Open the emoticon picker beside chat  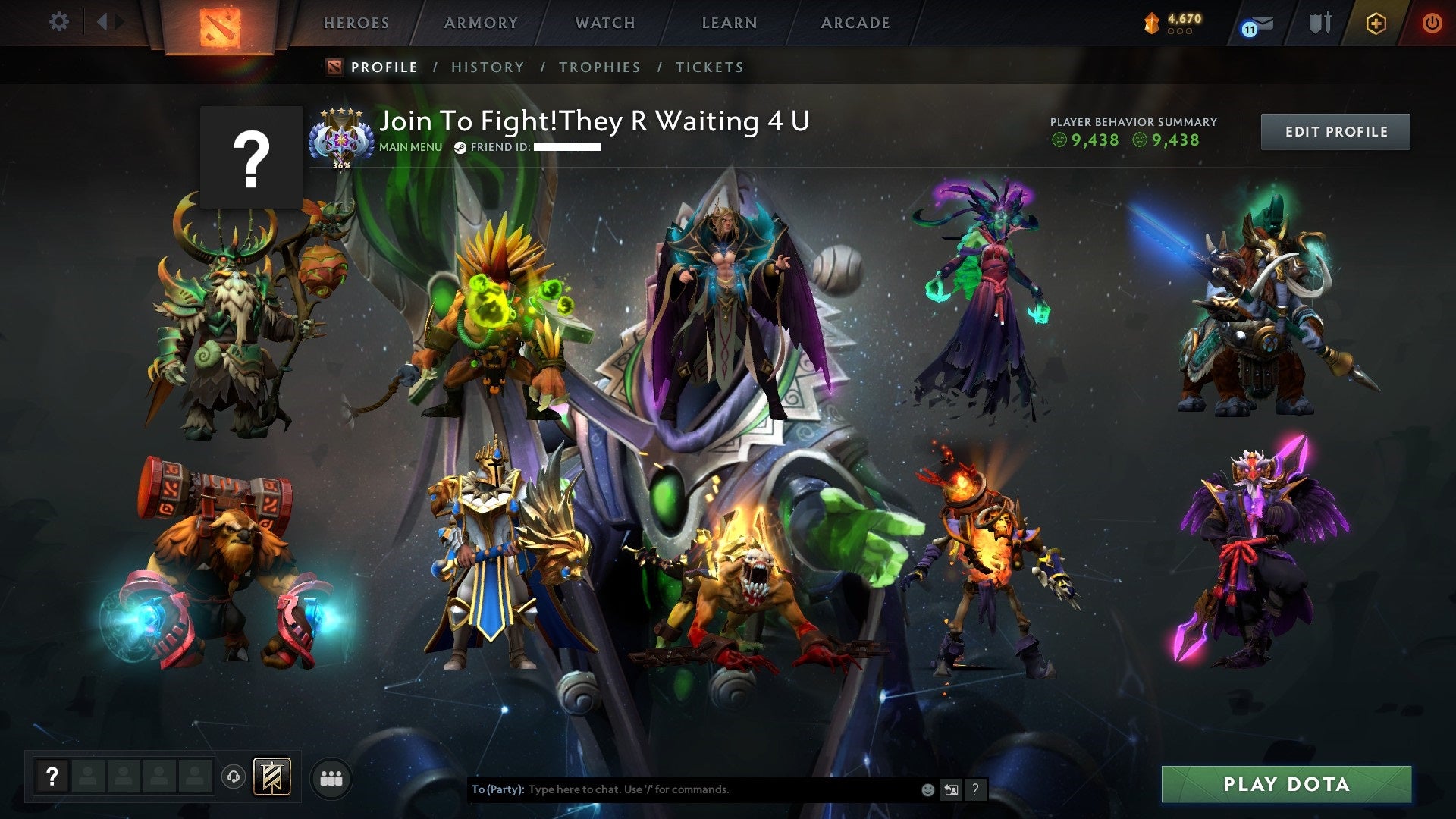pos(929,789)
